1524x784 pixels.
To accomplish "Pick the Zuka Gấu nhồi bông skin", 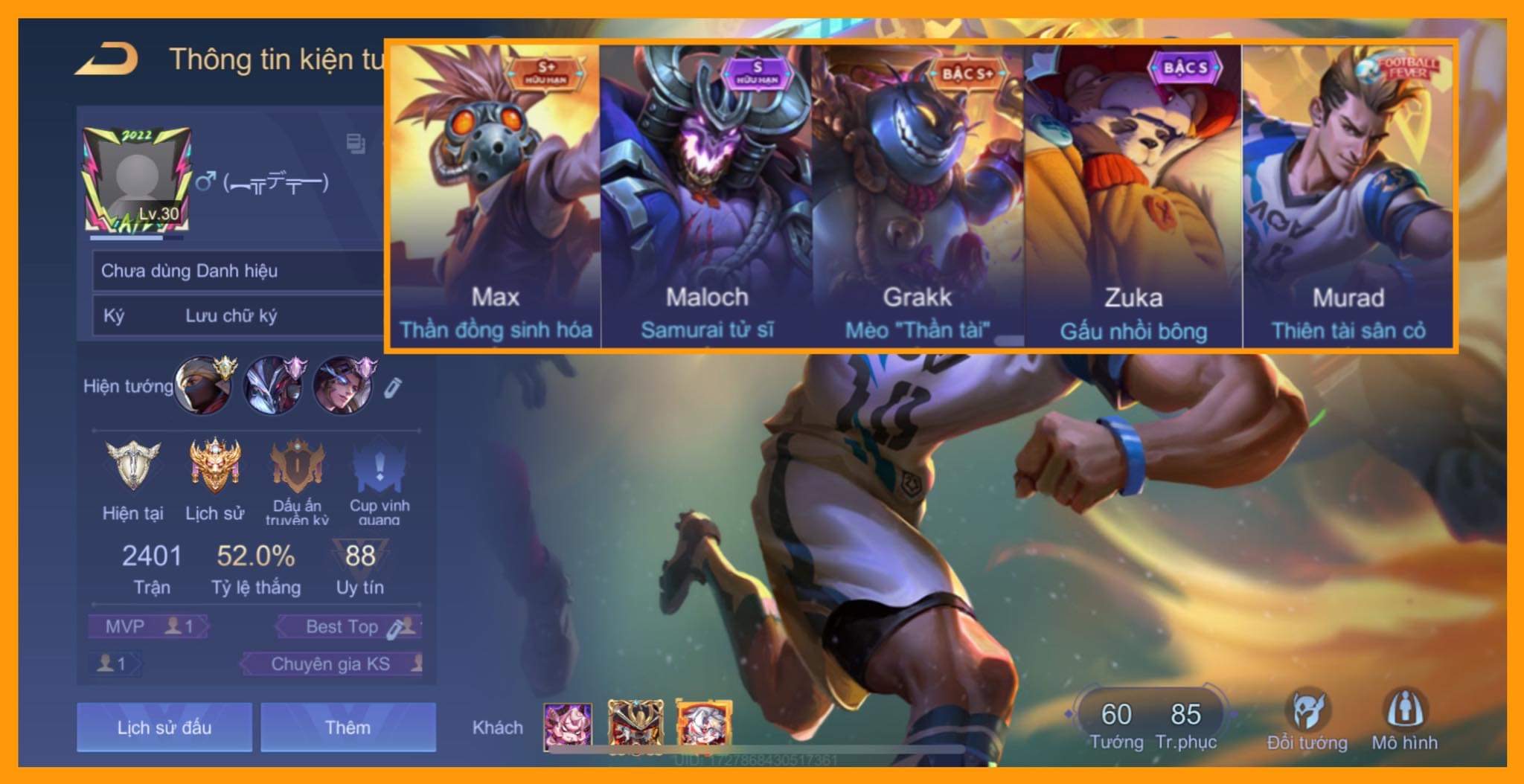I will (x=1133, y=195).
